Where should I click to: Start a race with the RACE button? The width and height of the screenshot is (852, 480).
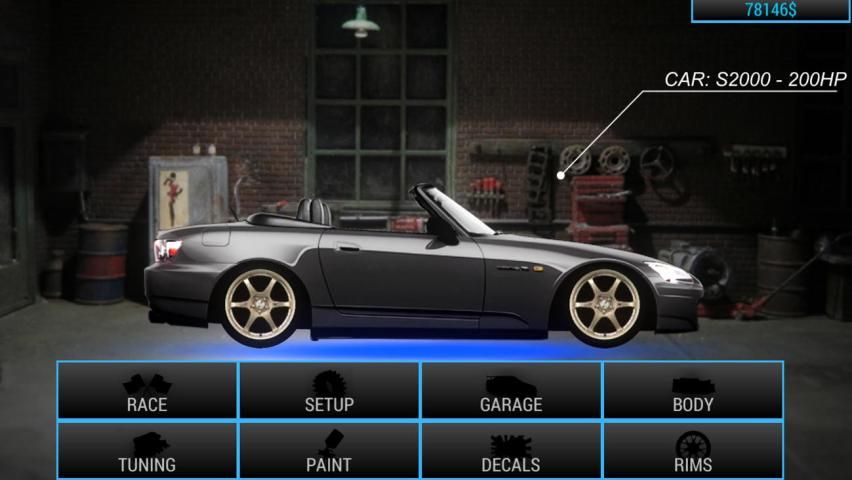[147, 391]
